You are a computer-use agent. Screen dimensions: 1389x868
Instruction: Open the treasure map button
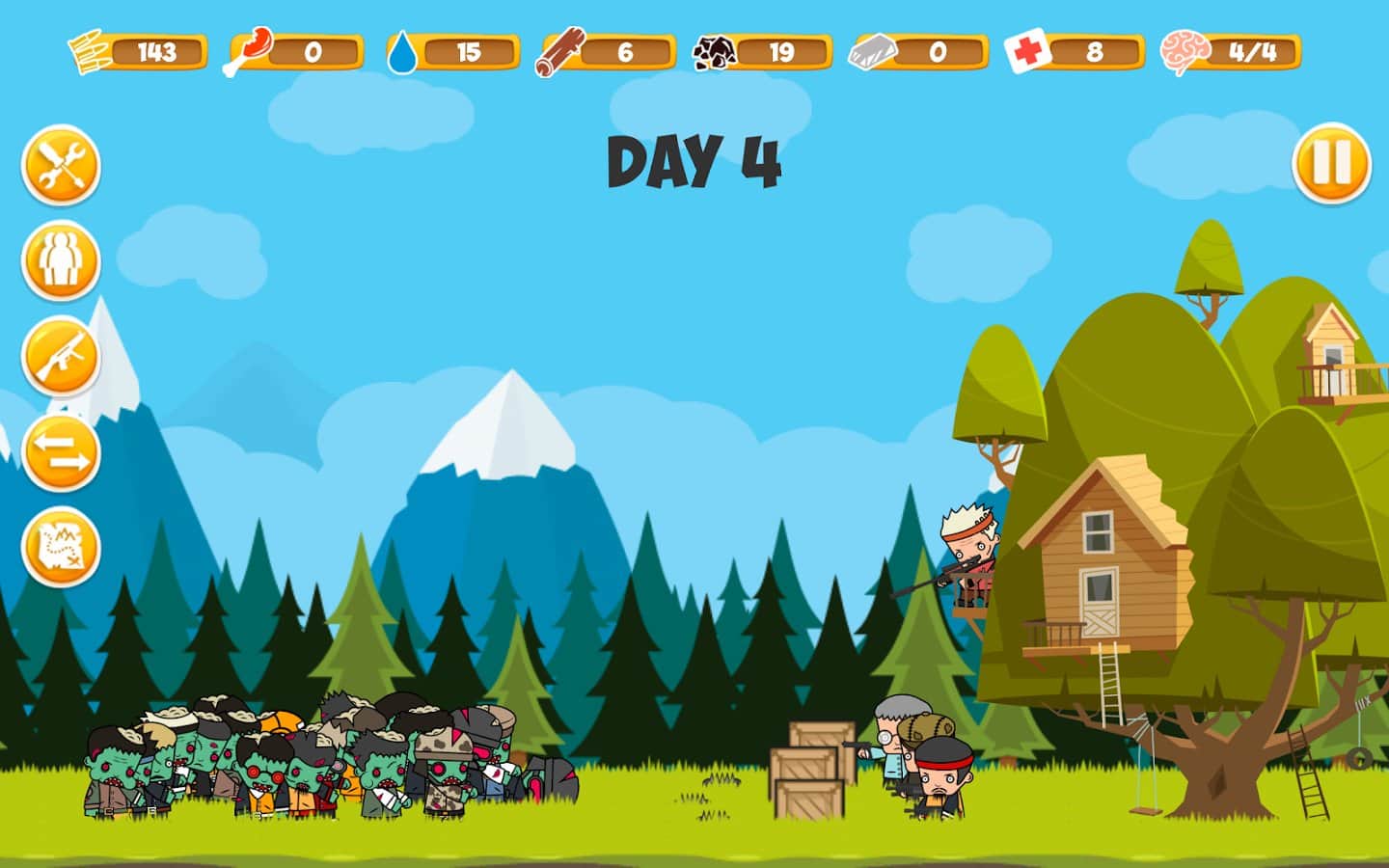click(x=61, y=547)
